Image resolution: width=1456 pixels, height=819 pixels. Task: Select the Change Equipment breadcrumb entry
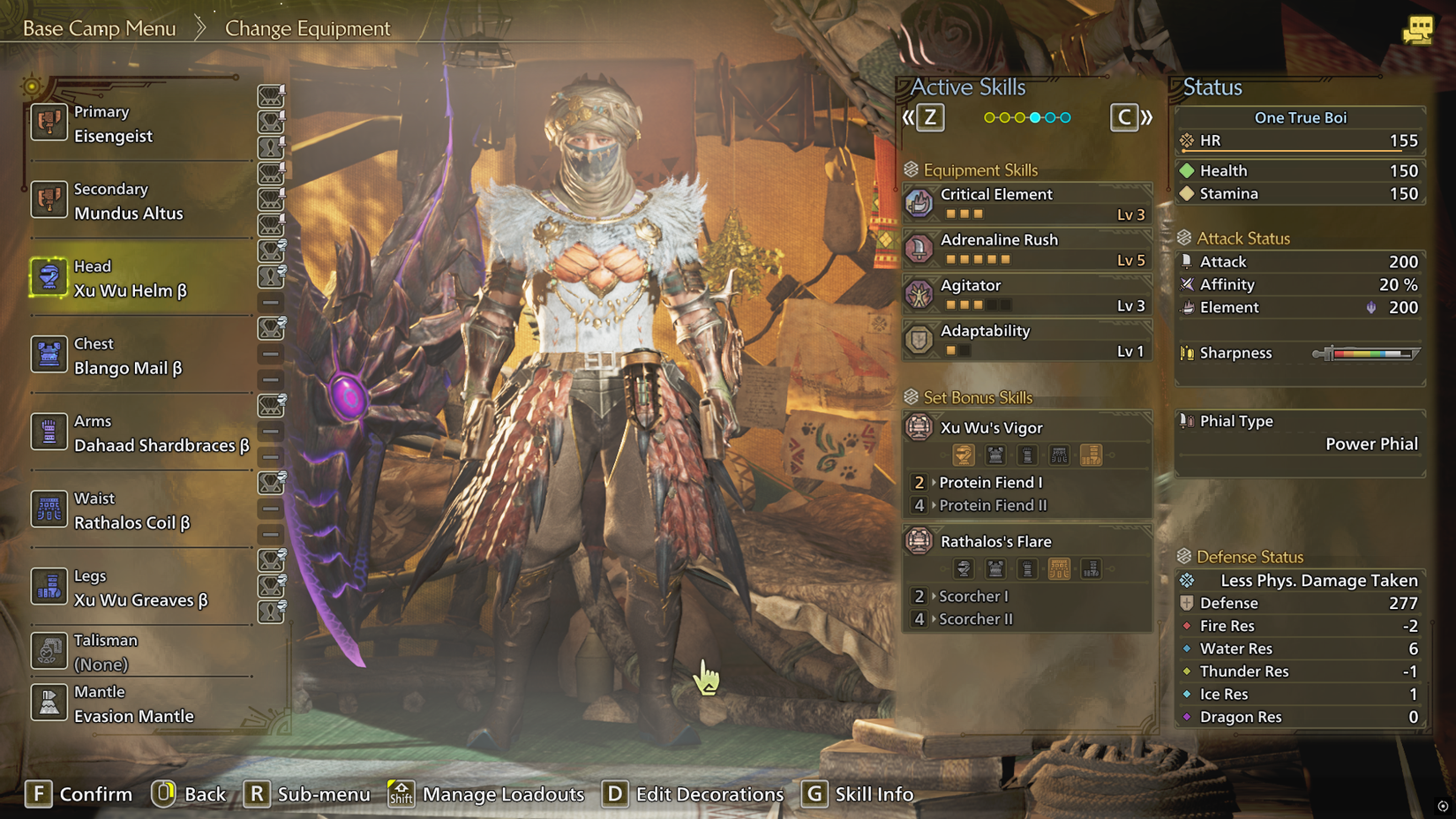(307, 28)
